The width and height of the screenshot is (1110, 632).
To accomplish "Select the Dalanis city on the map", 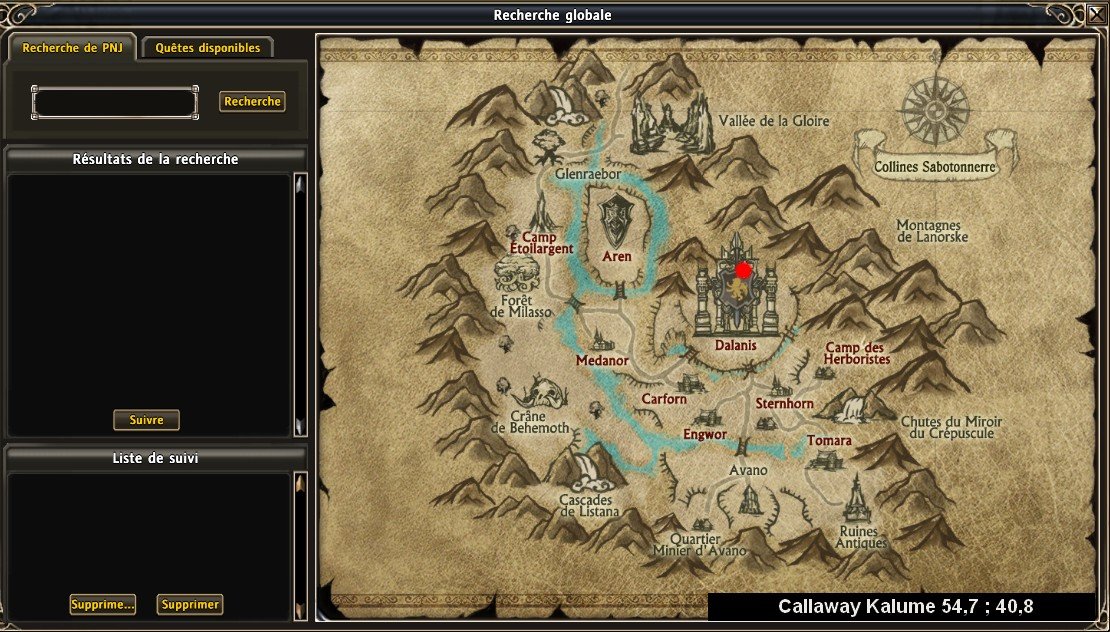I will (x=736, y=345).
